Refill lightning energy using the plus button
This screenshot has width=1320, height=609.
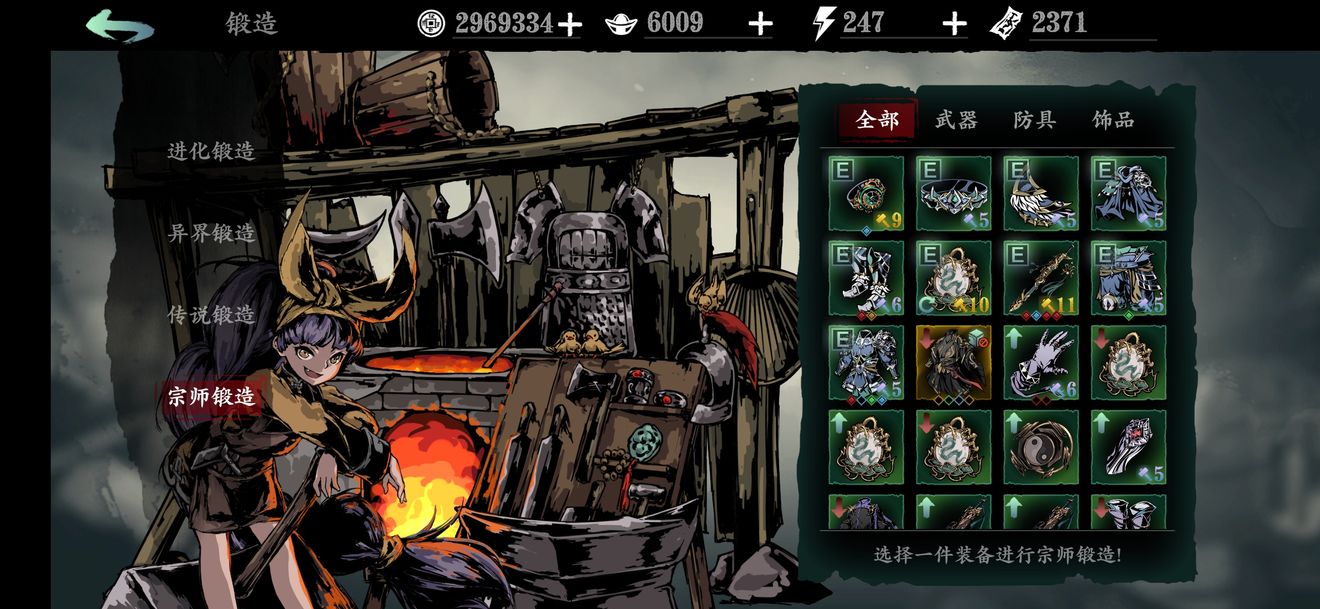click(x=955, y=24)
